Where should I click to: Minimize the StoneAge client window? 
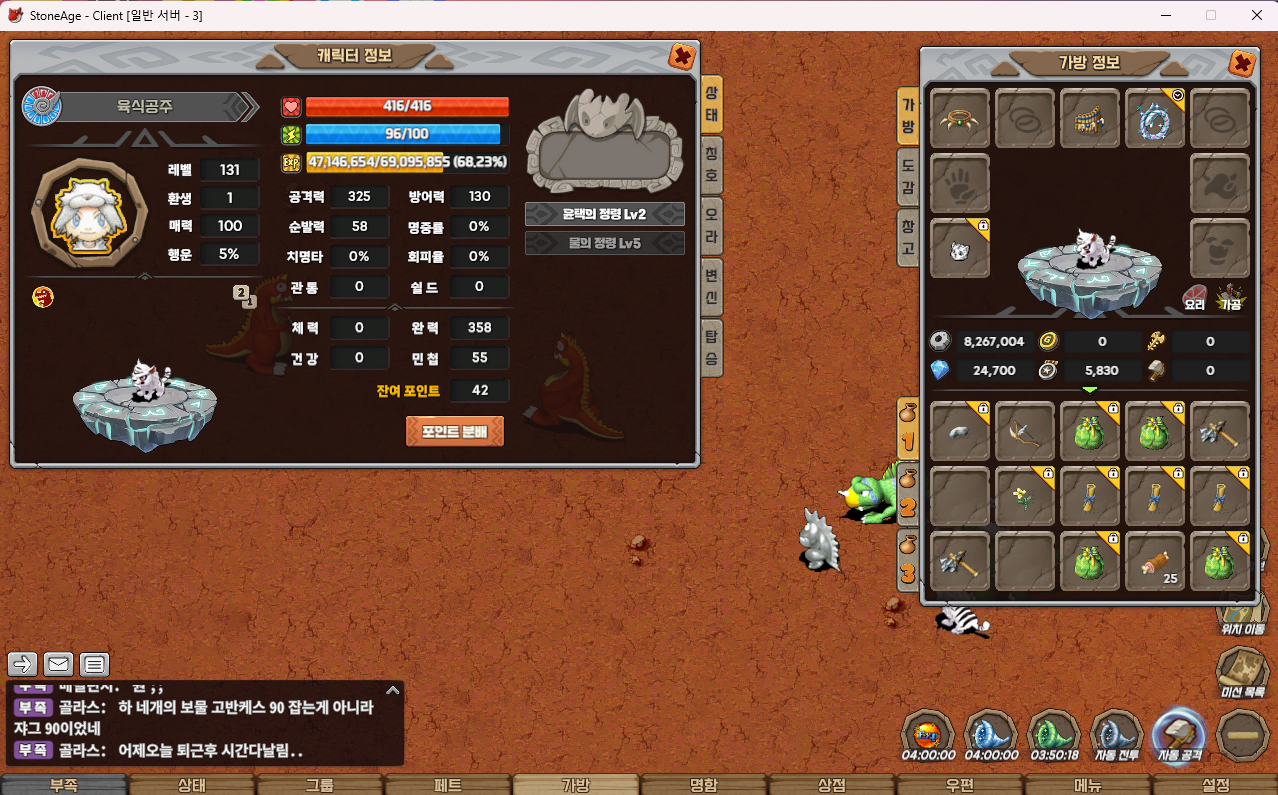coord(1167,15)
